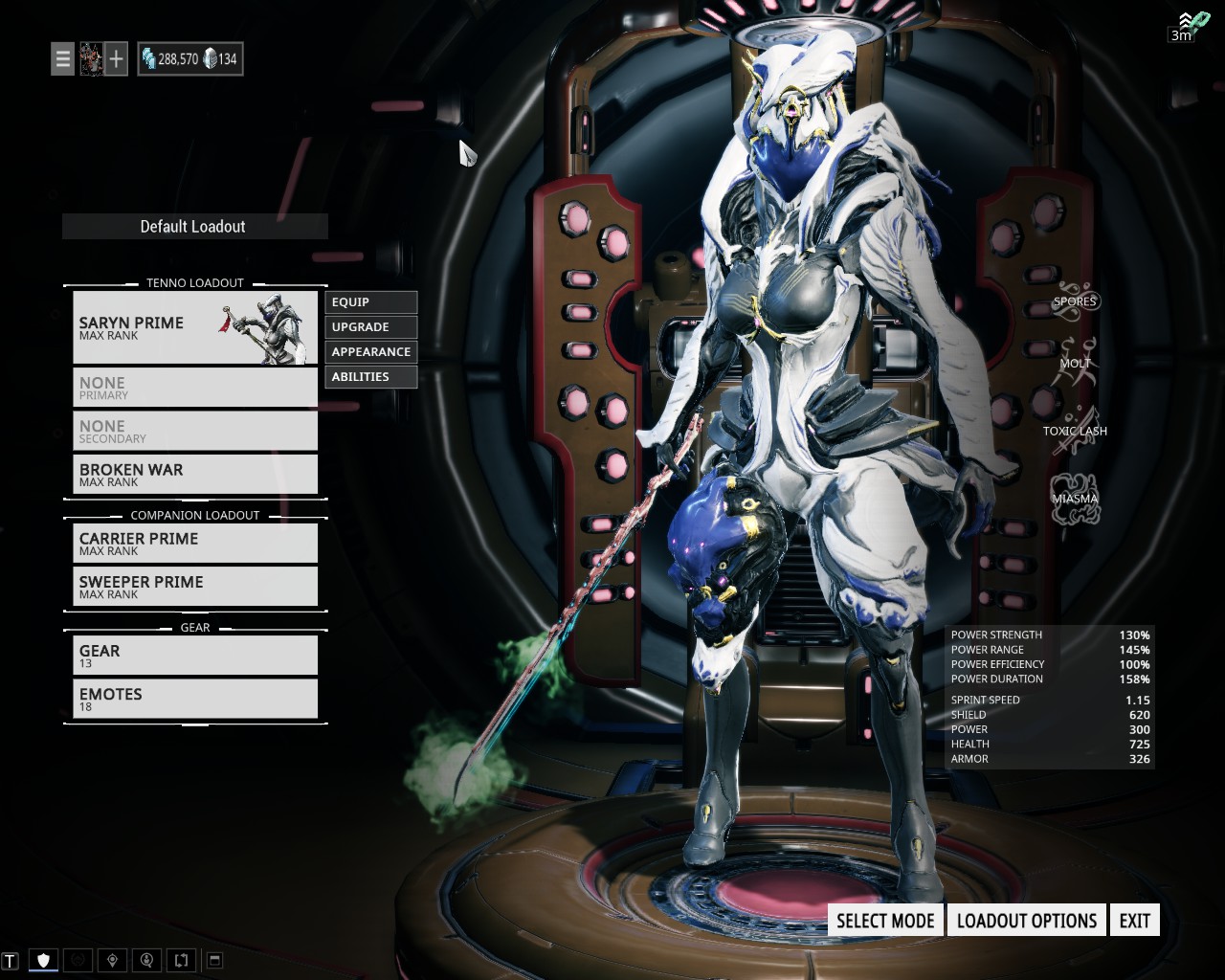Select the Broken War melee slot

pyautogui.click(x=195, y=475)
